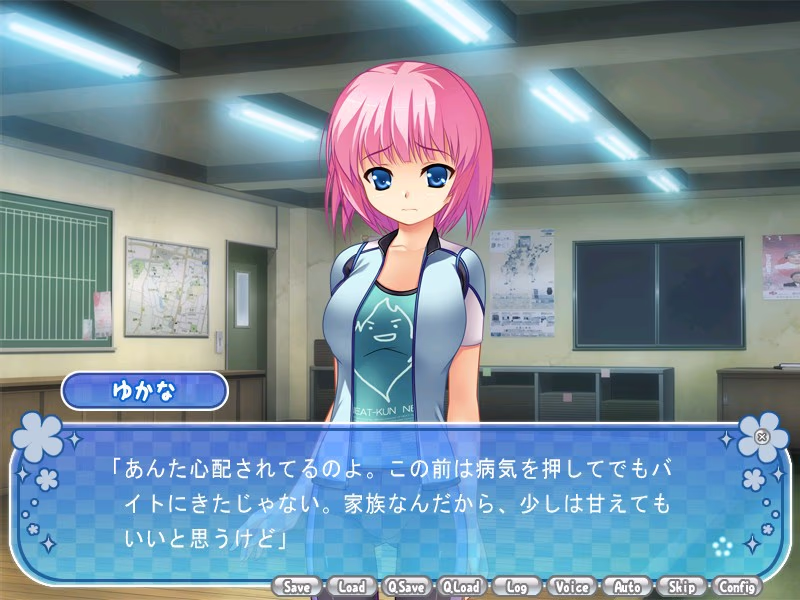Replay the line with Voice
800x600 pixels.
(x=571, y=587)
